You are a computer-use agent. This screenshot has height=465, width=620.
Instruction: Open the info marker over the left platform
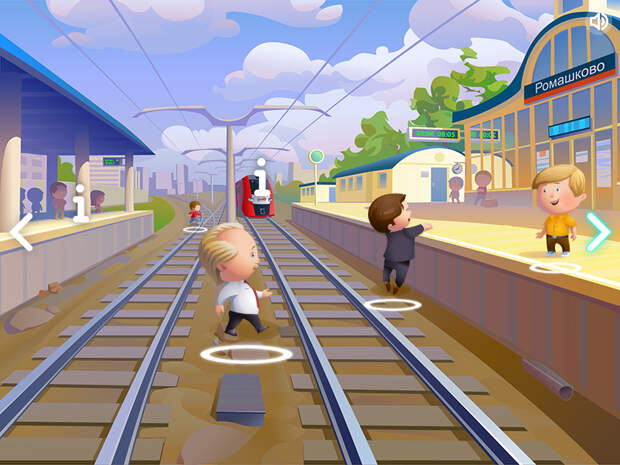click(81, 201)
